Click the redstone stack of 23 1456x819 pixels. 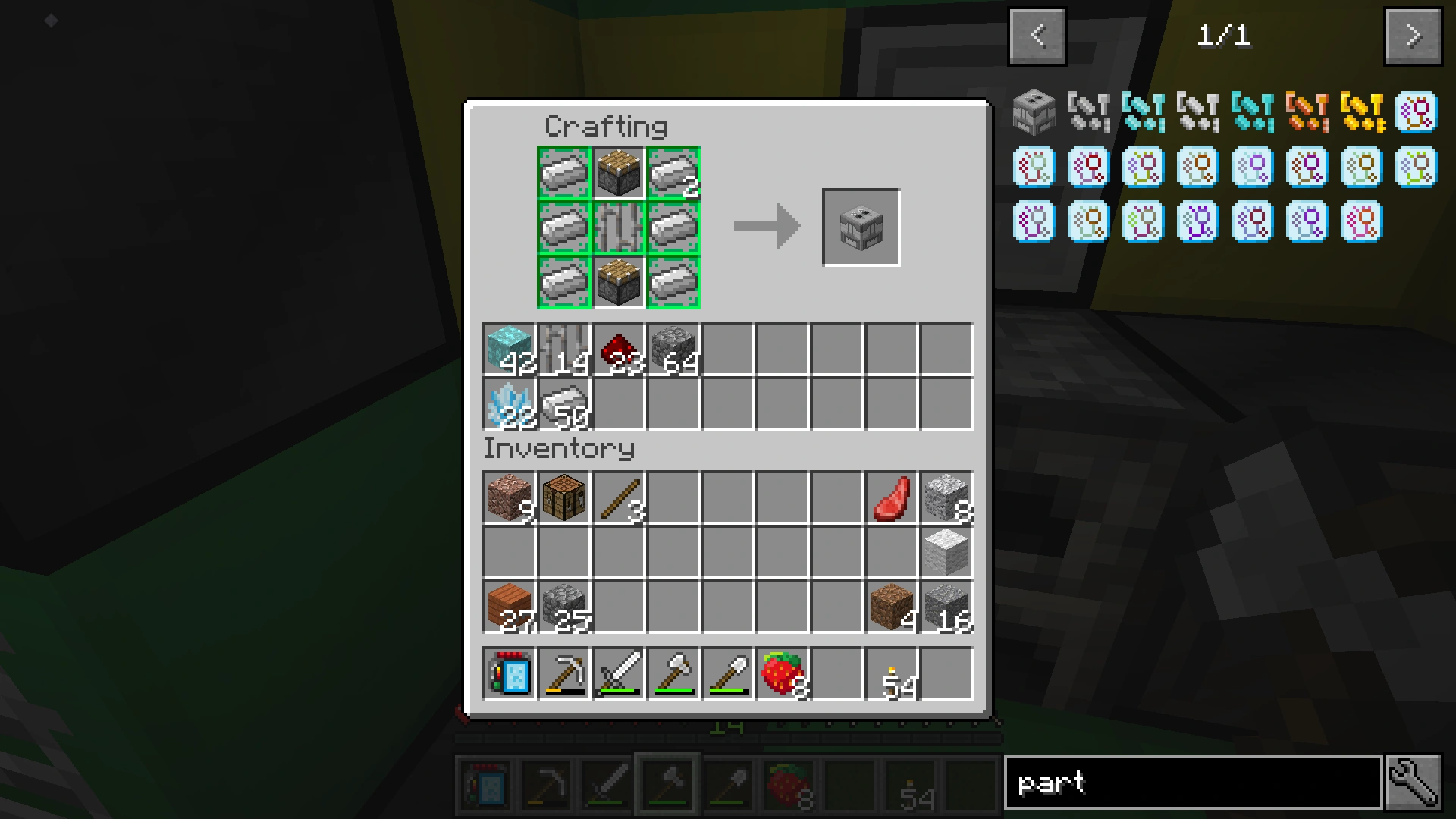[x=617, y=347]
